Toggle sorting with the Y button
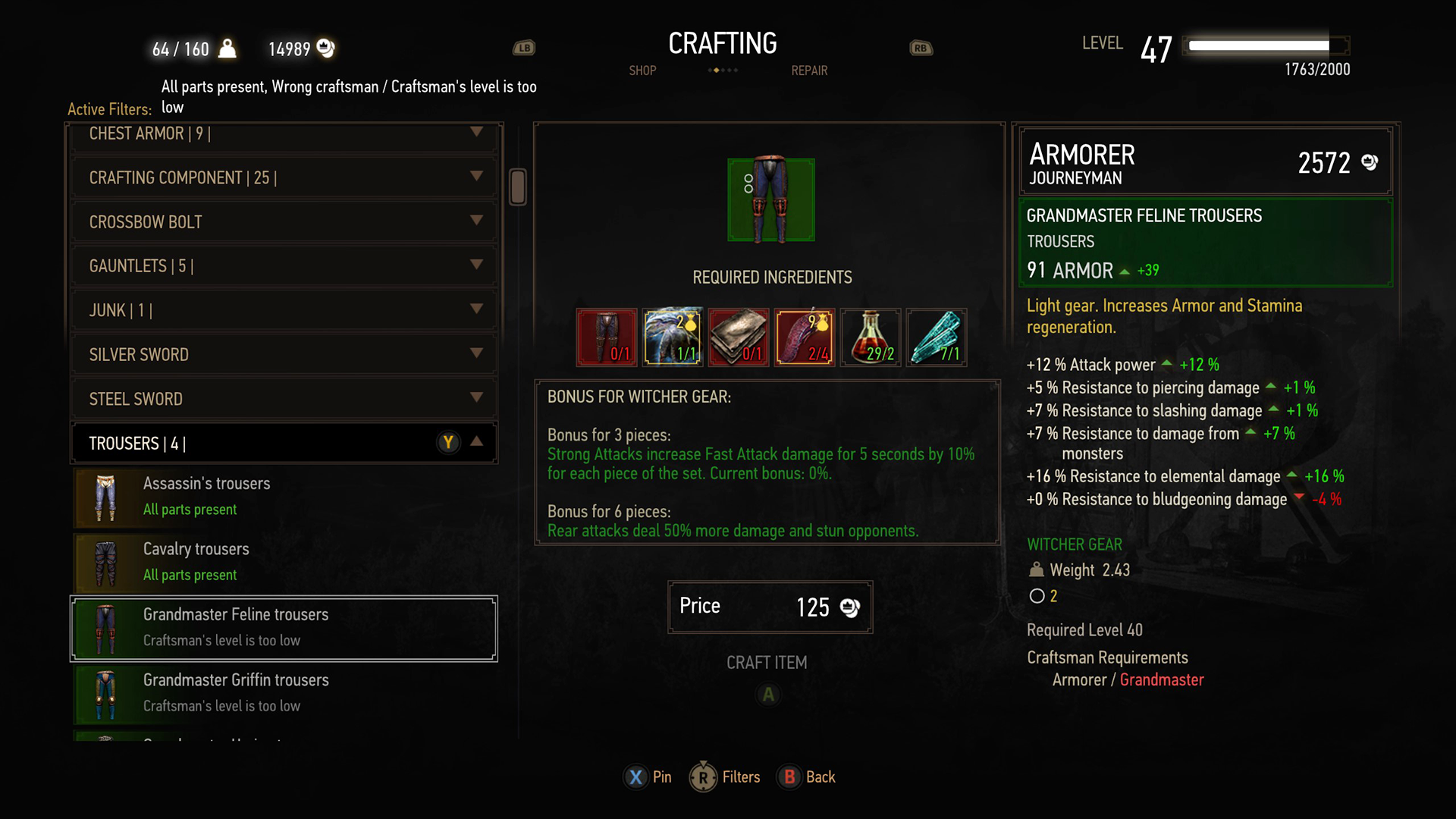Screen dimensions: 1456x819 (449, 442)
